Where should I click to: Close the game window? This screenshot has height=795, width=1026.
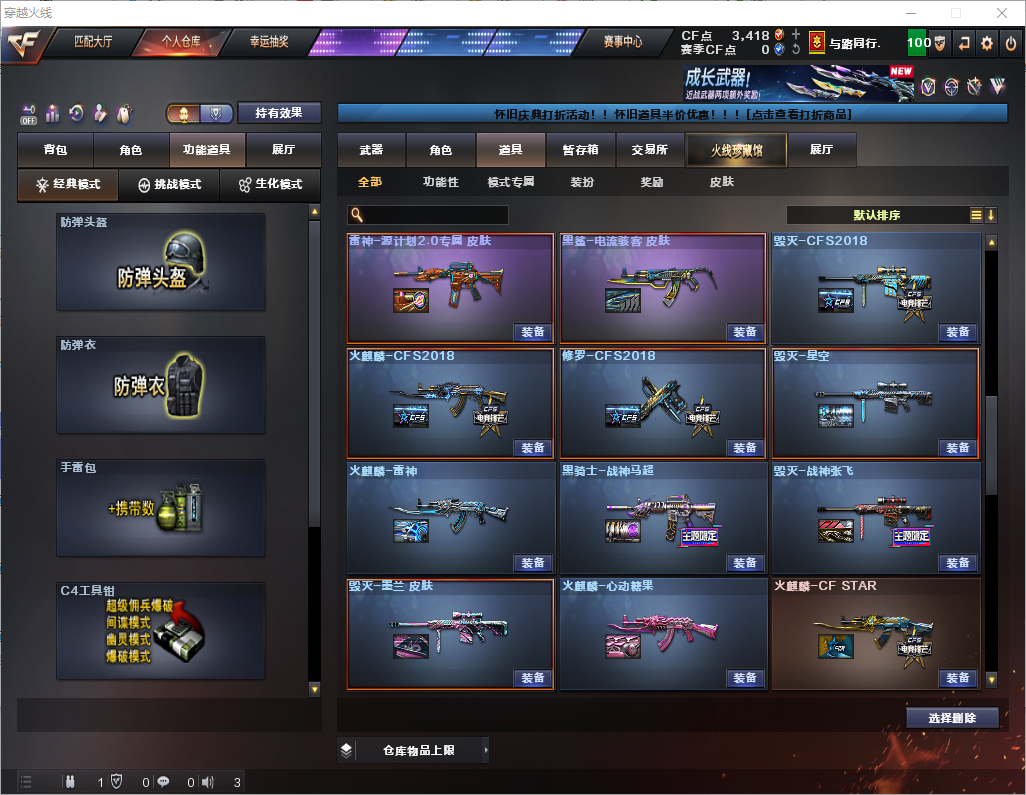[1001, 13]
